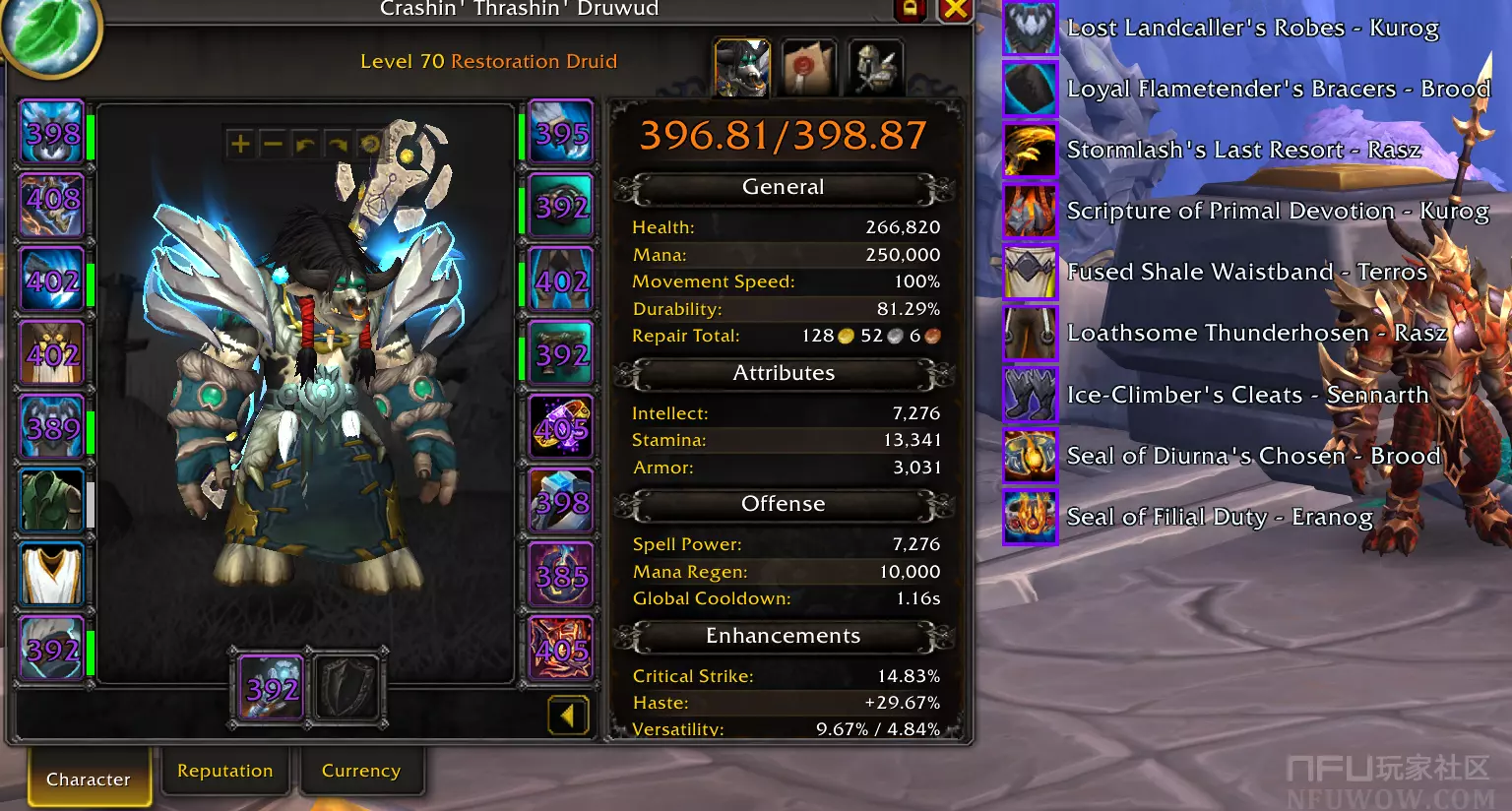The width and height of the screenshot is (1512, 811).
Task: Open the equipment manager icon
Action: click(x=874, y=68)
